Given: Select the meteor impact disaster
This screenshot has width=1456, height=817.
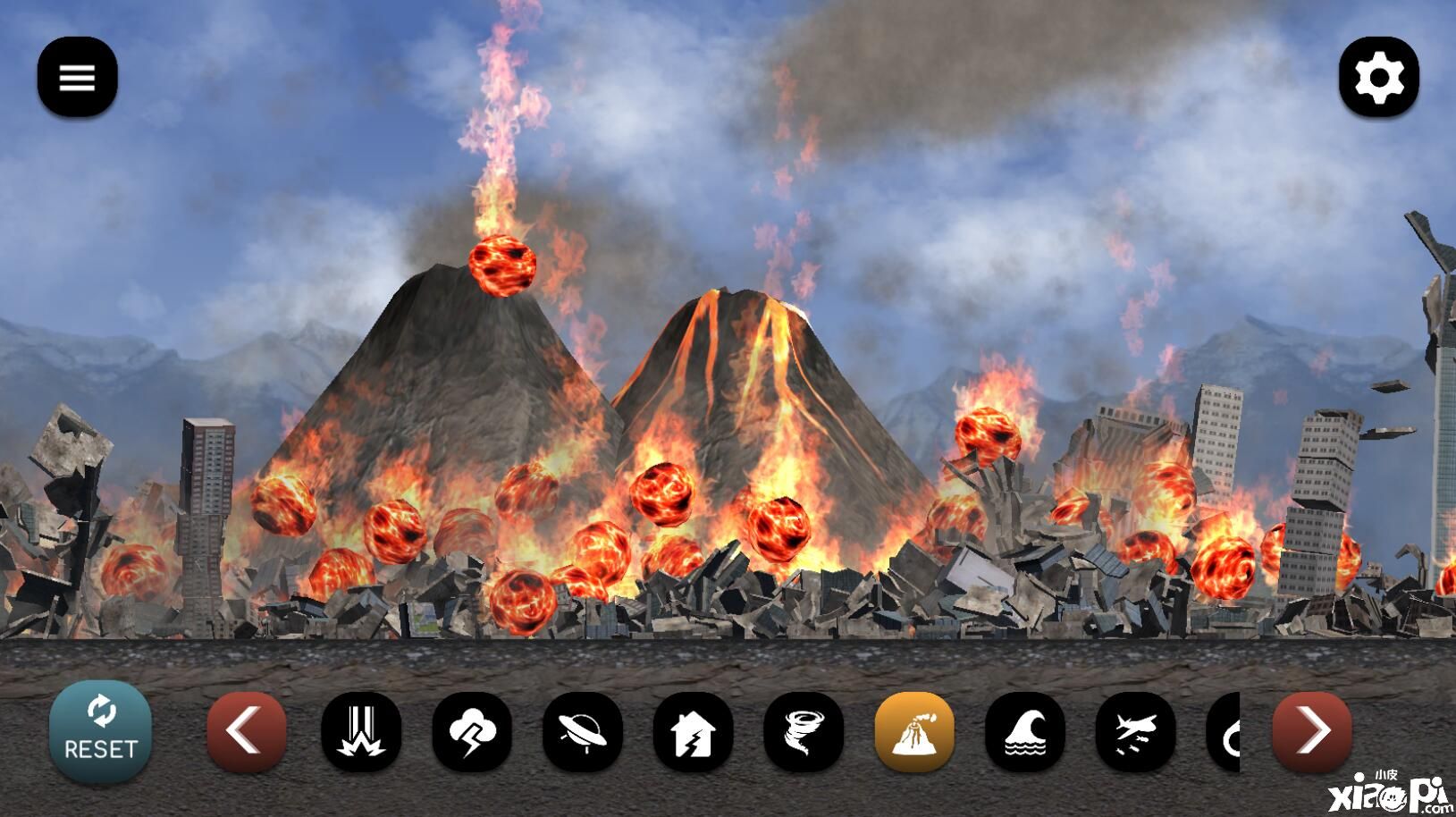Looking at the screenshot, I should pyautogui.click(x=361, y=732).
